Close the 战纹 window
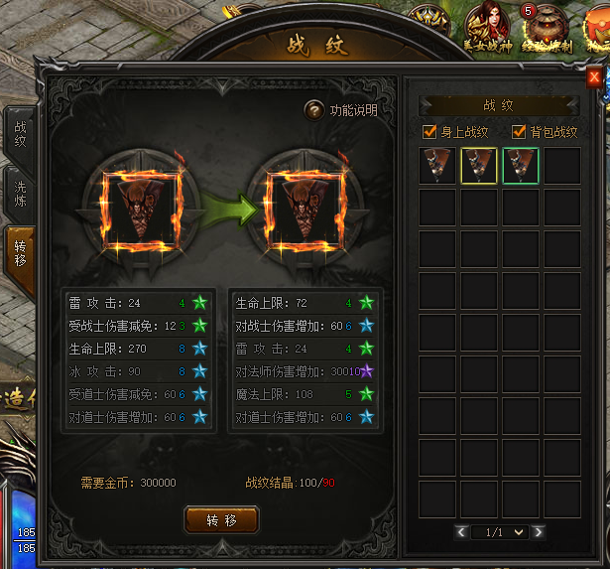 point(594,77)
